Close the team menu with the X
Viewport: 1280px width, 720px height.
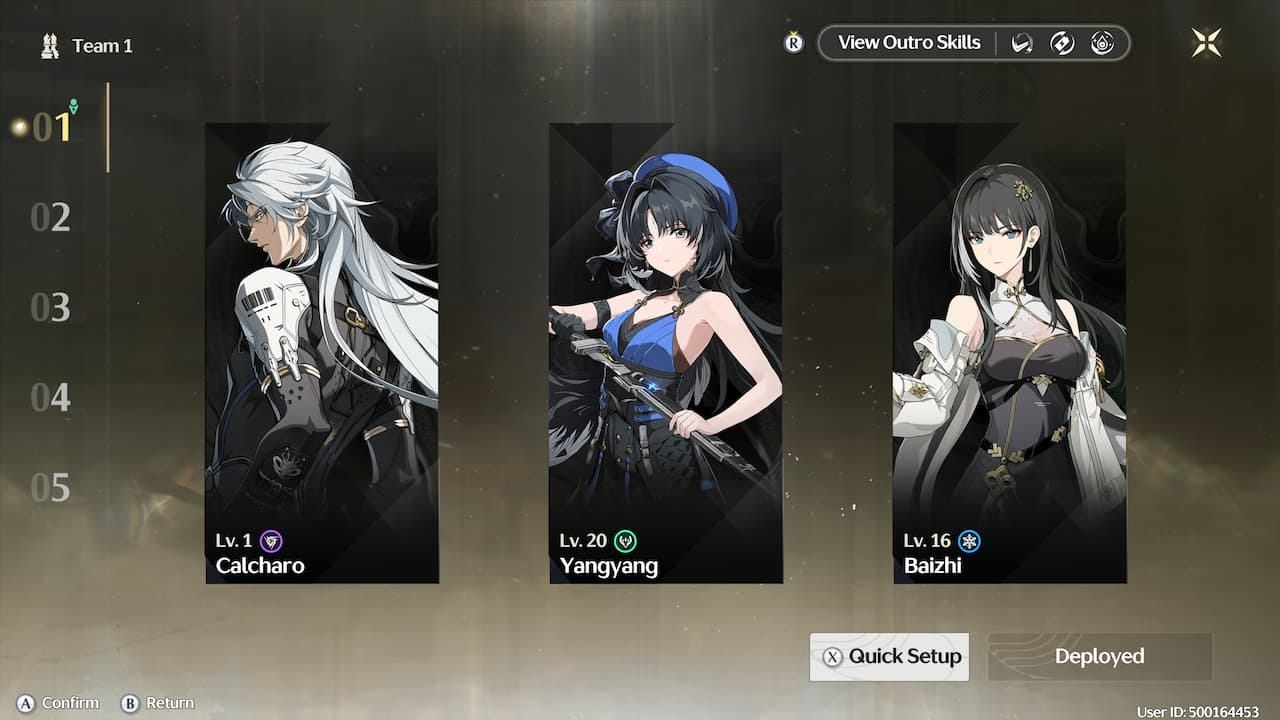click(x=1206, y=42)
